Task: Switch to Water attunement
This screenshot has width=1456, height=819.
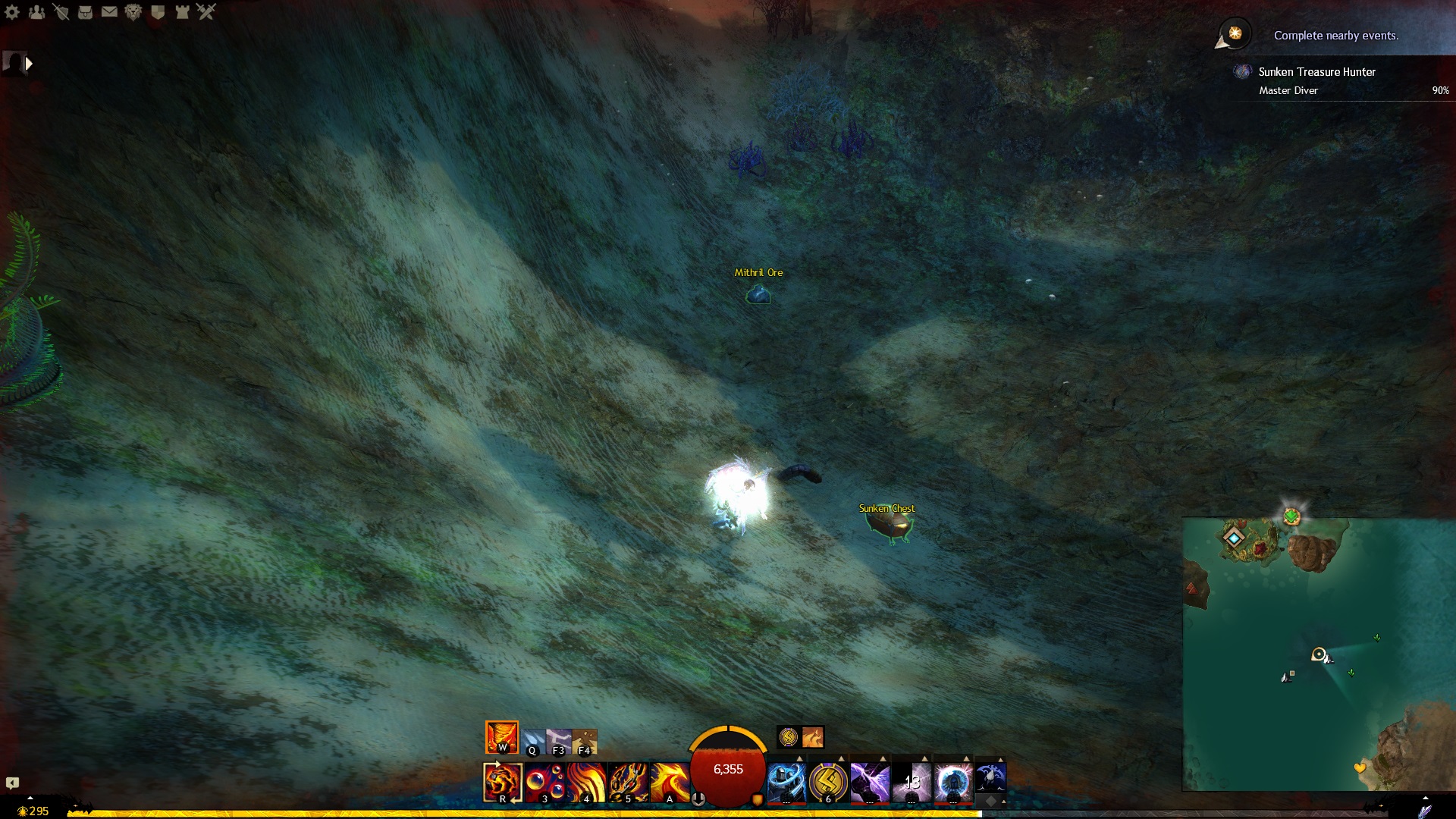Action: click(x=533, y=741)
